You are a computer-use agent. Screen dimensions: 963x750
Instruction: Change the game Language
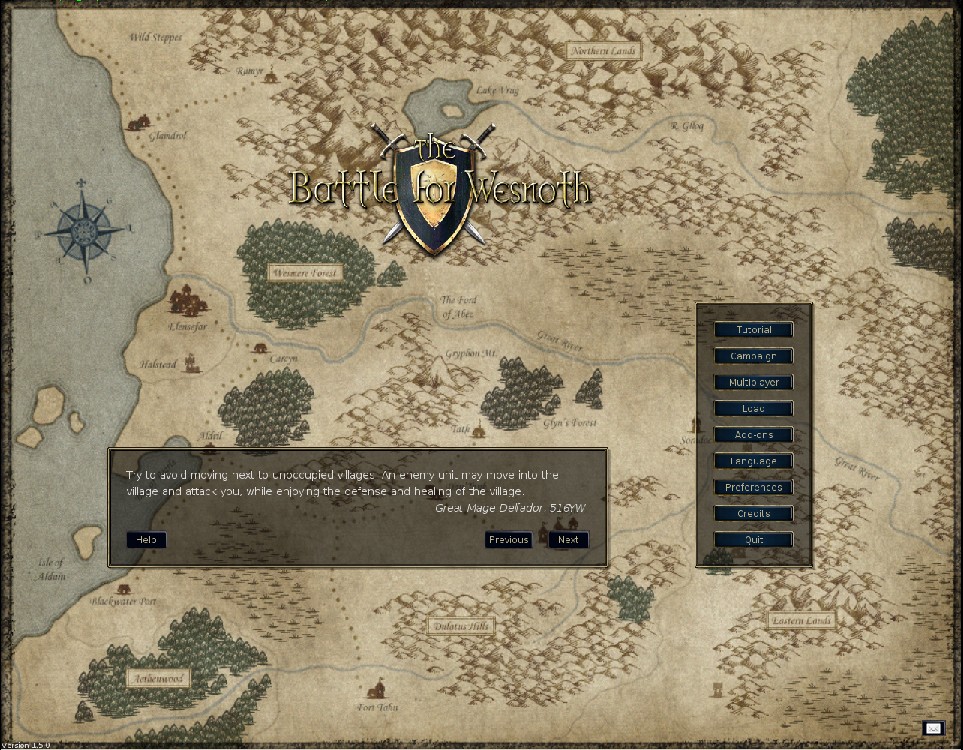(753, 461)
